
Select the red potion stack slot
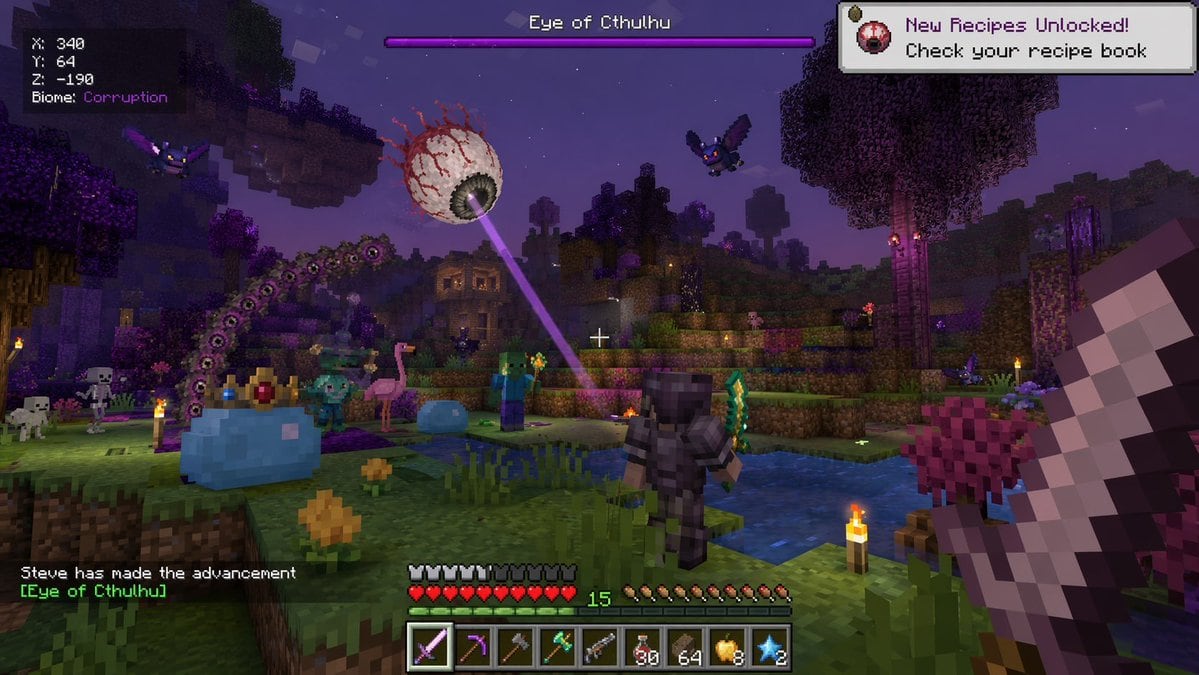(x=643, y=648)
